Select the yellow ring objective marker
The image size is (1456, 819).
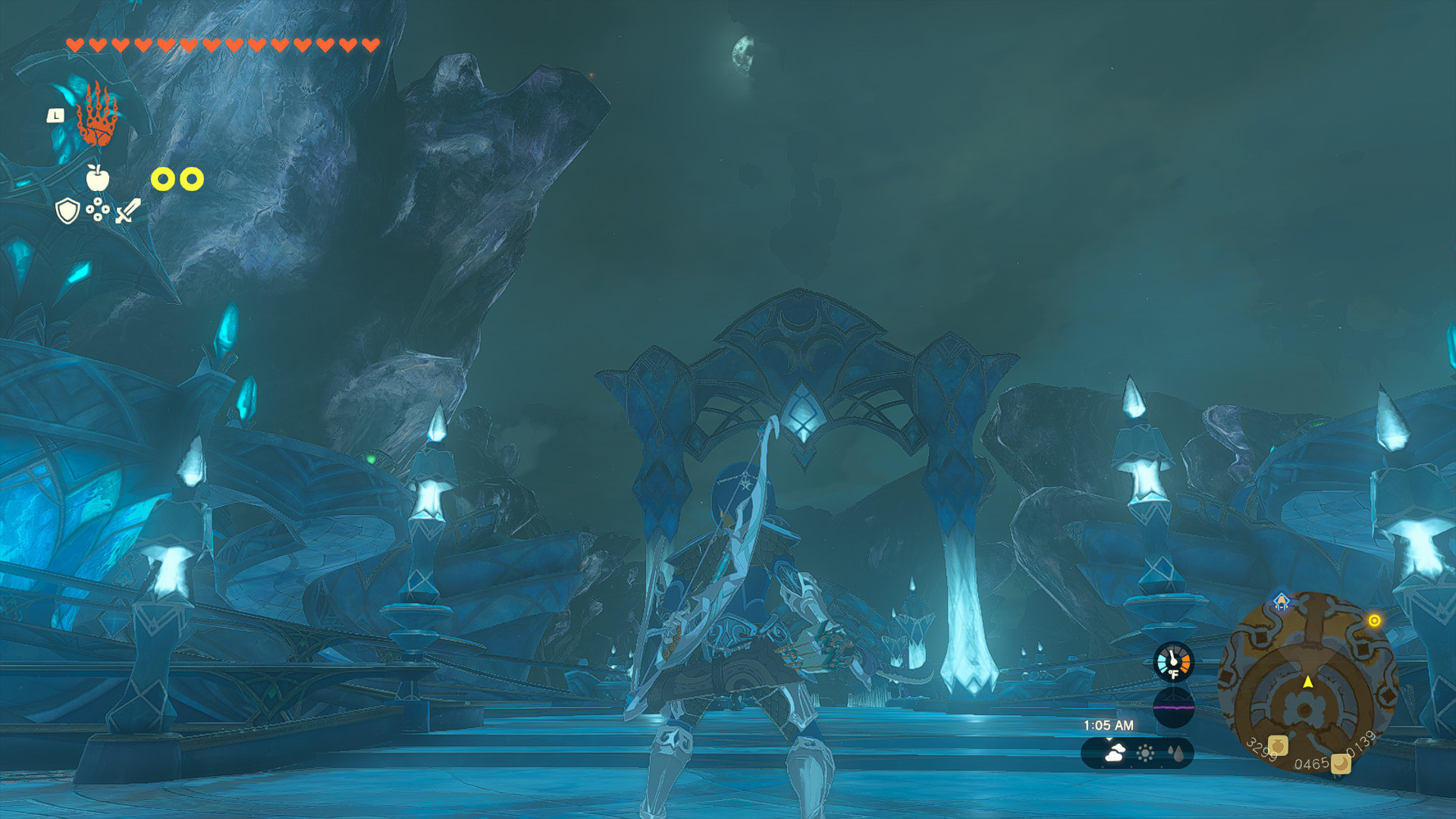[1374, 620]
